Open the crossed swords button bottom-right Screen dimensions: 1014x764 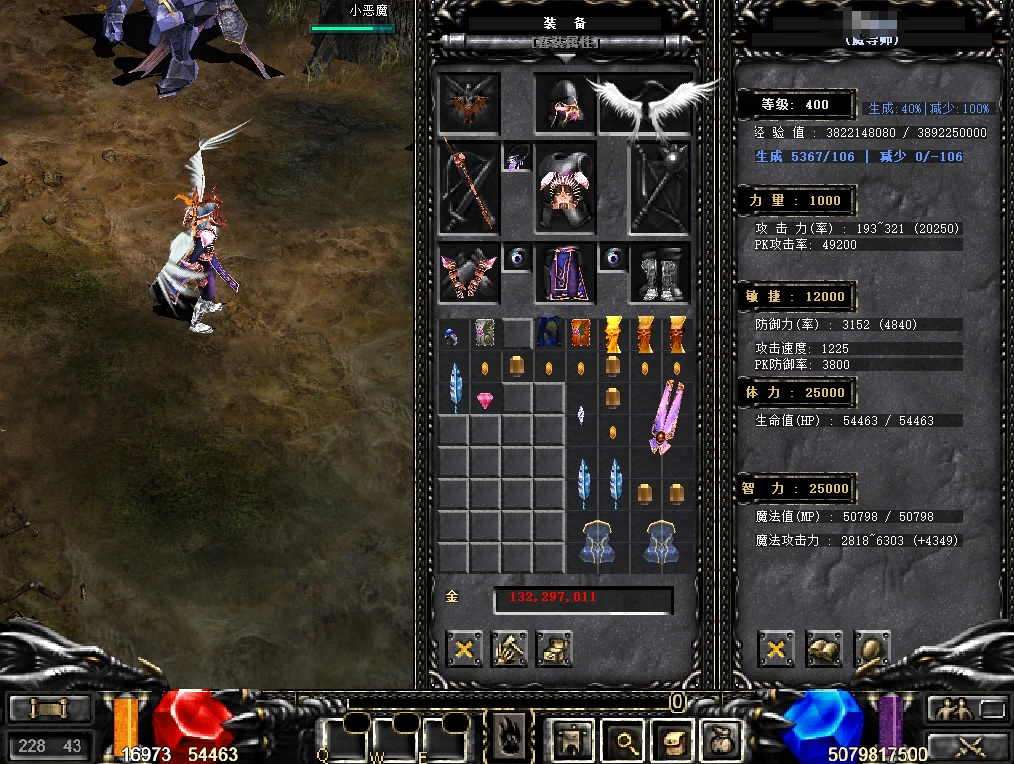click(x=967, y=745)
